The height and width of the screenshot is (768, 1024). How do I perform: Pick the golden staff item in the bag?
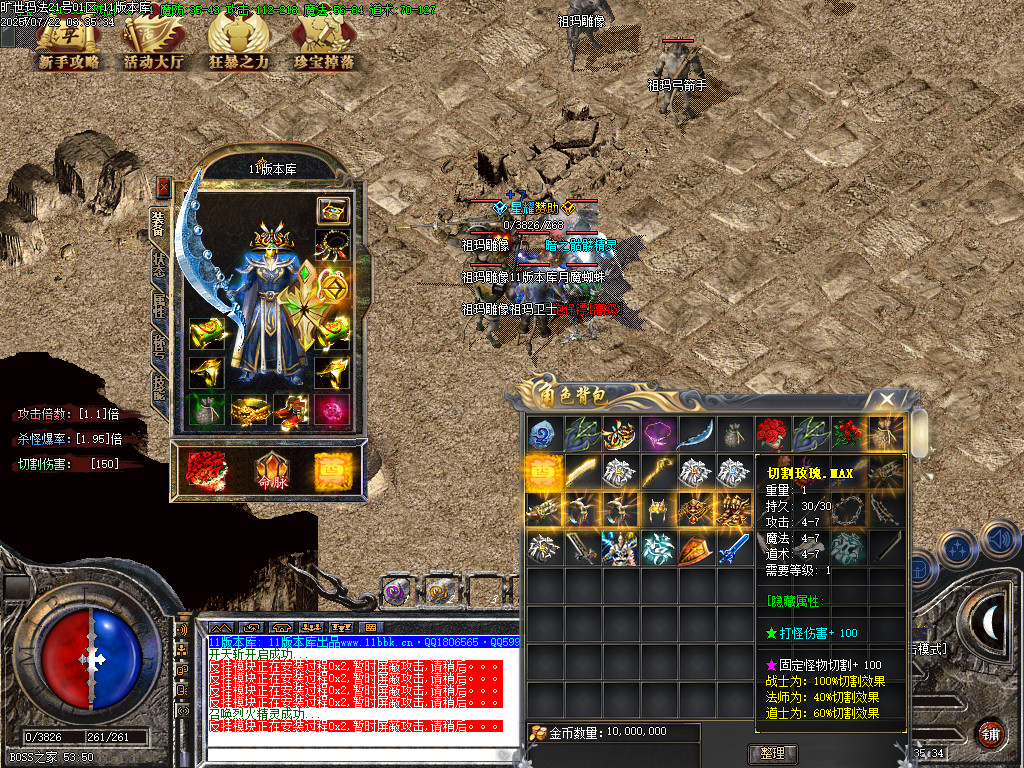(658, 472)
